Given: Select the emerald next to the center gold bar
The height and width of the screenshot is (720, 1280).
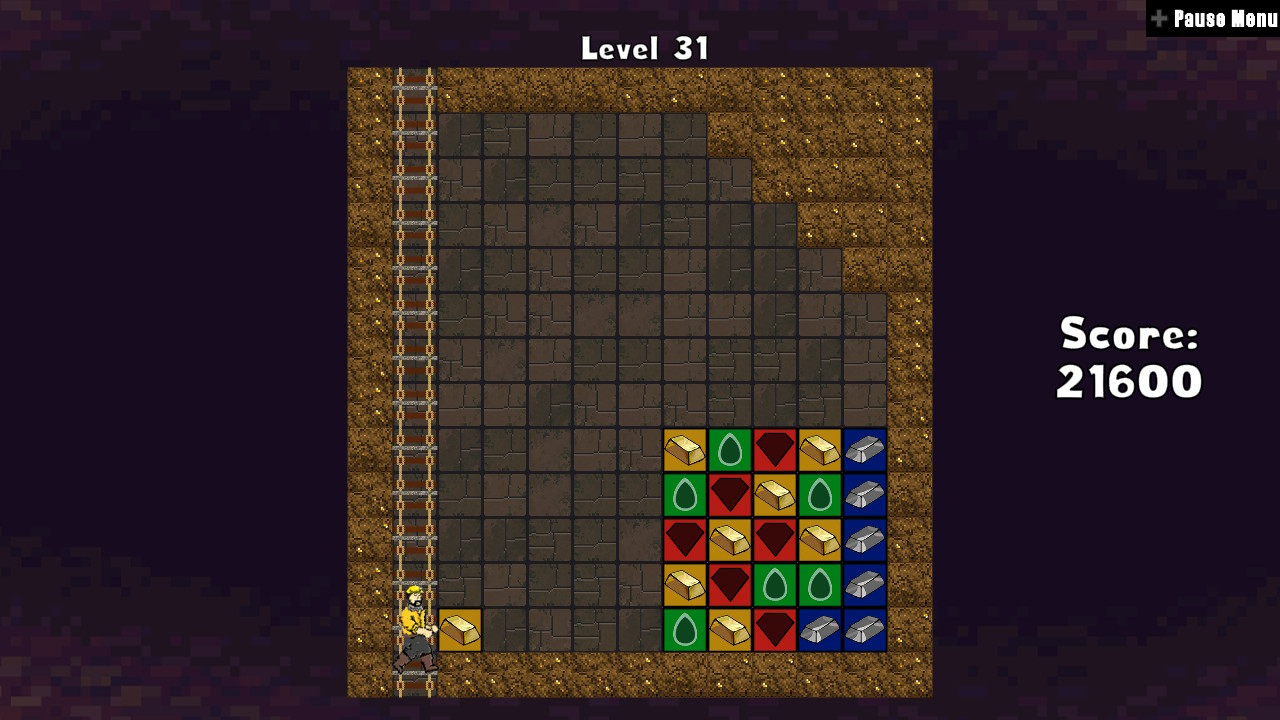Looking at the screenshot, I should 820,495.
